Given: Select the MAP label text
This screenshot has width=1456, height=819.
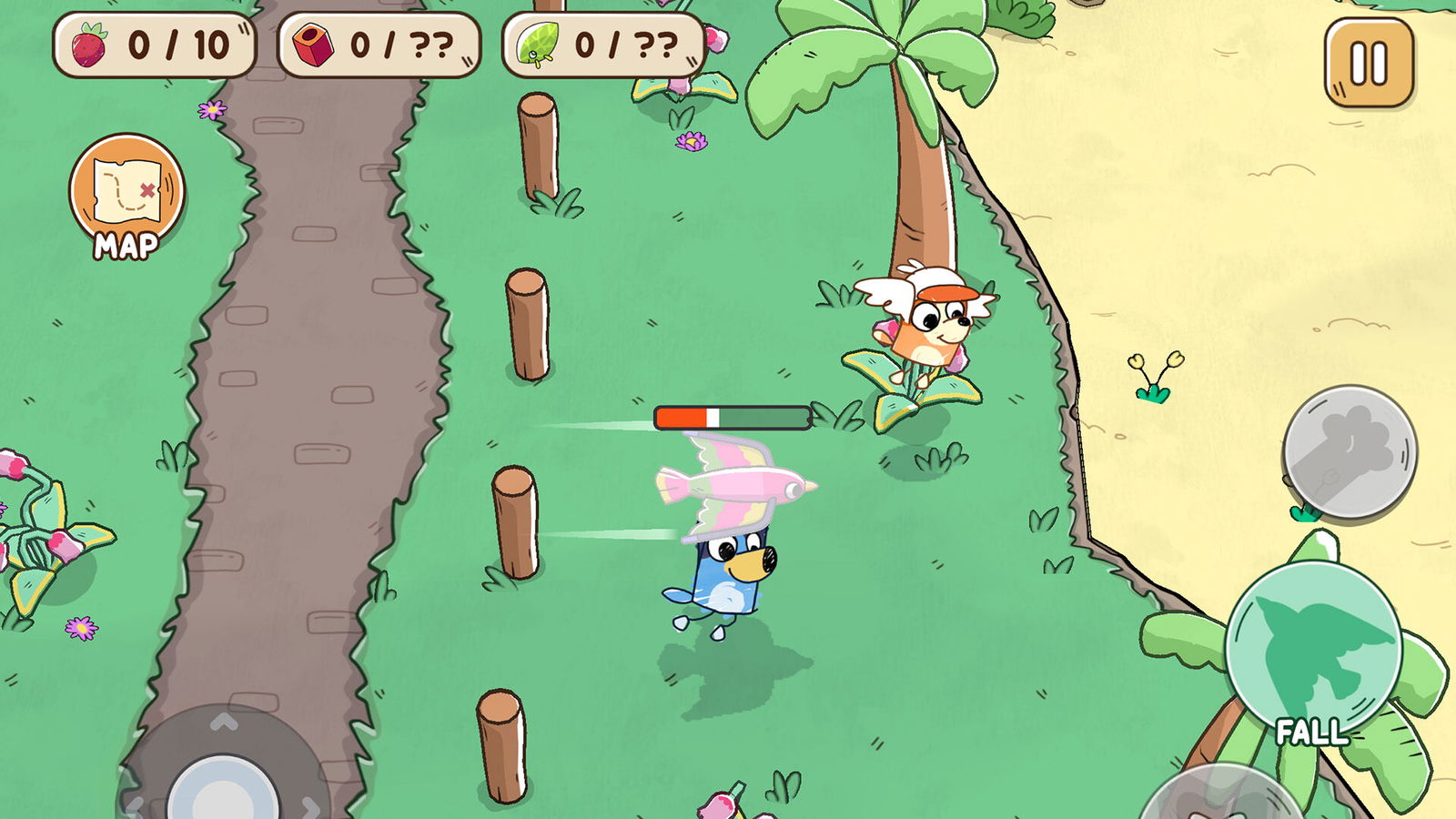Looking at the screenshot, I should pos(126,244).
